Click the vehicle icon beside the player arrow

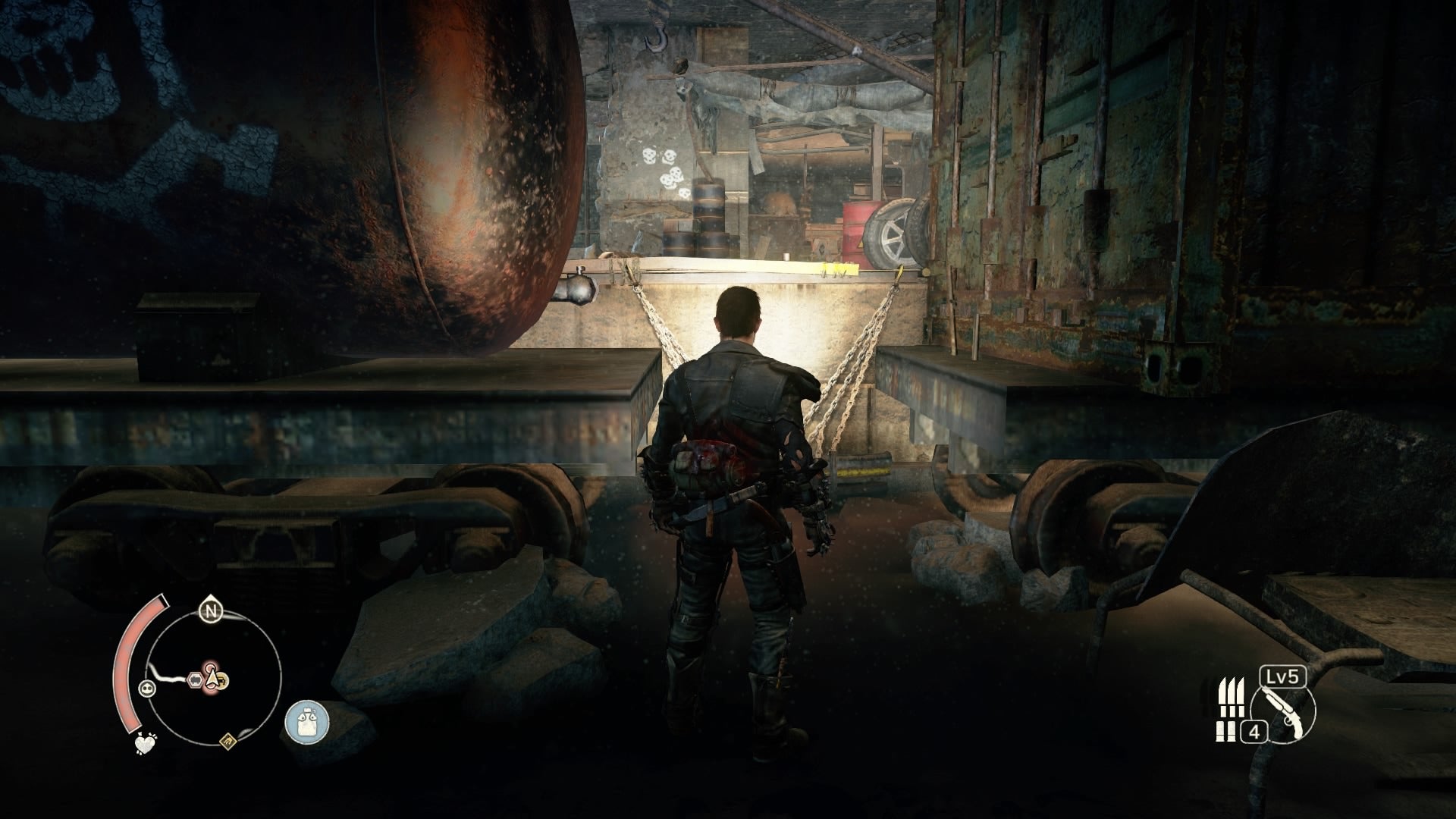222,679
